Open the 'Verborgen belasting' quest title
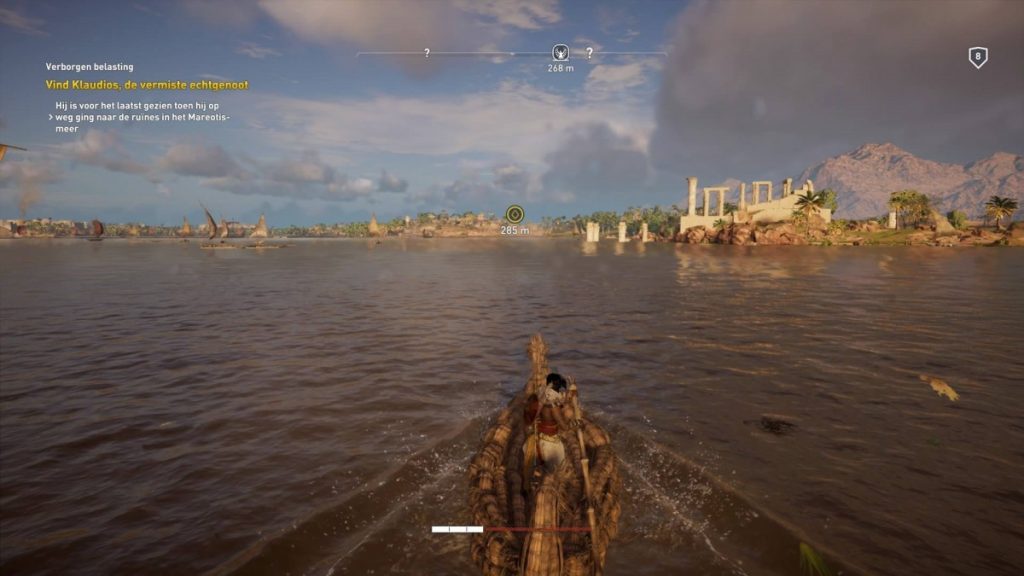Image resolution: width=1024 pixels, height=576 pixels. [x=89, y=67]
